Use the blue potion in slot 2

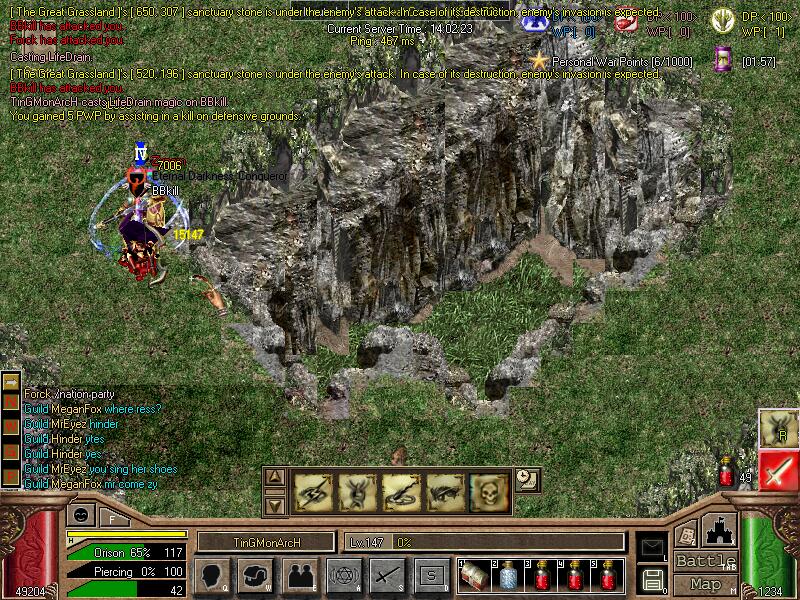coord(507,576)
